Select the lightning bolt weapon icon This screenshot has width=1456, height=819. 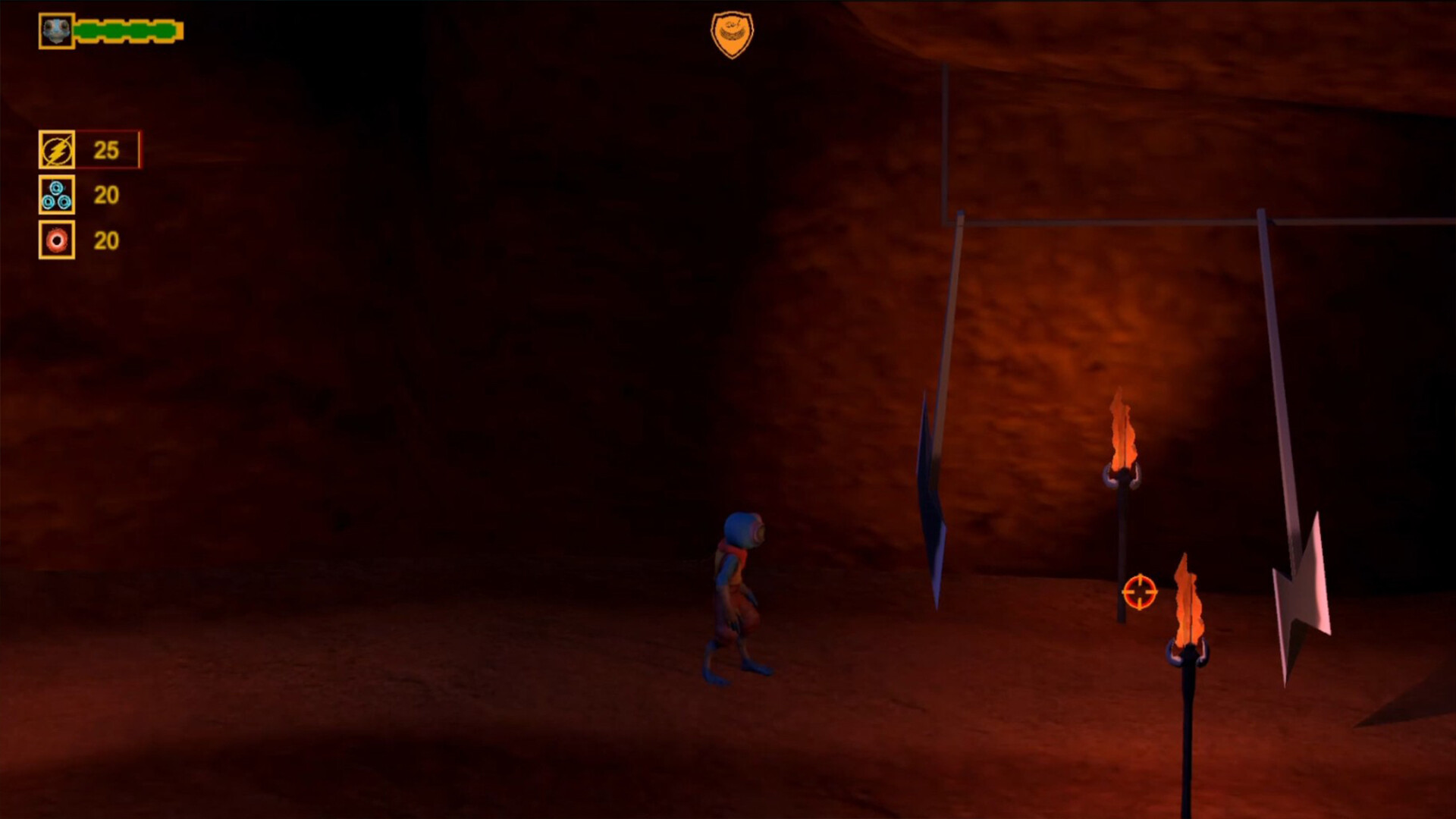coord(57,149)
